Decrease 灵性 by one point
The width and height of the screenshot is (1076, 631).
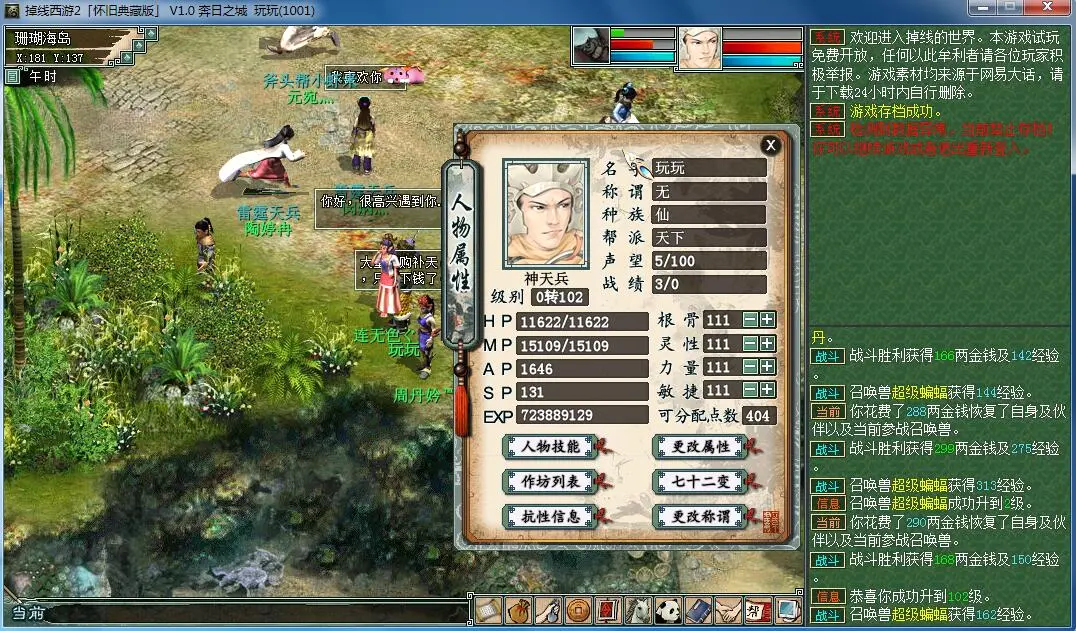(x=750, y=343)
